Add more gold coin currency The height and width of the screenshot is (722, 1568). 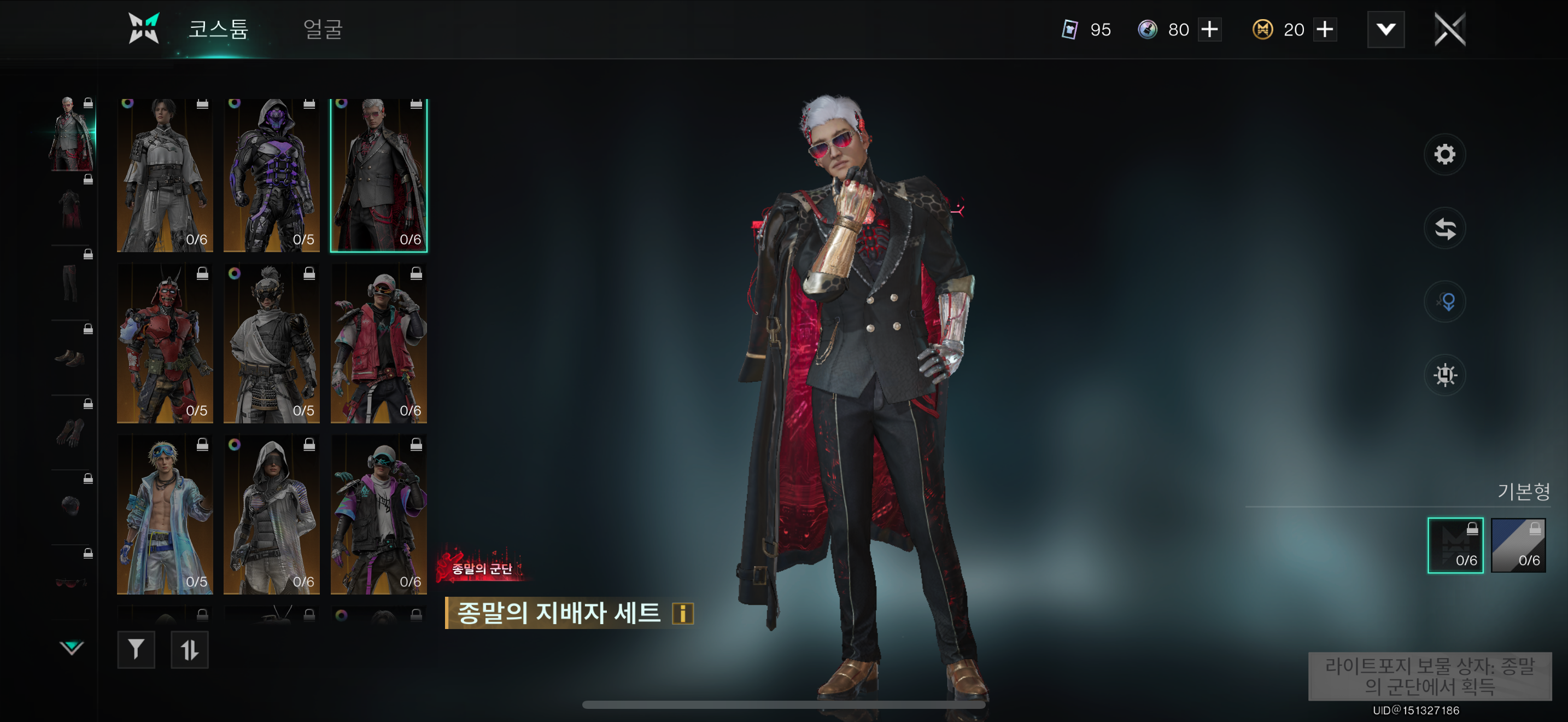pyautogui.click(x=1325, y=29)
